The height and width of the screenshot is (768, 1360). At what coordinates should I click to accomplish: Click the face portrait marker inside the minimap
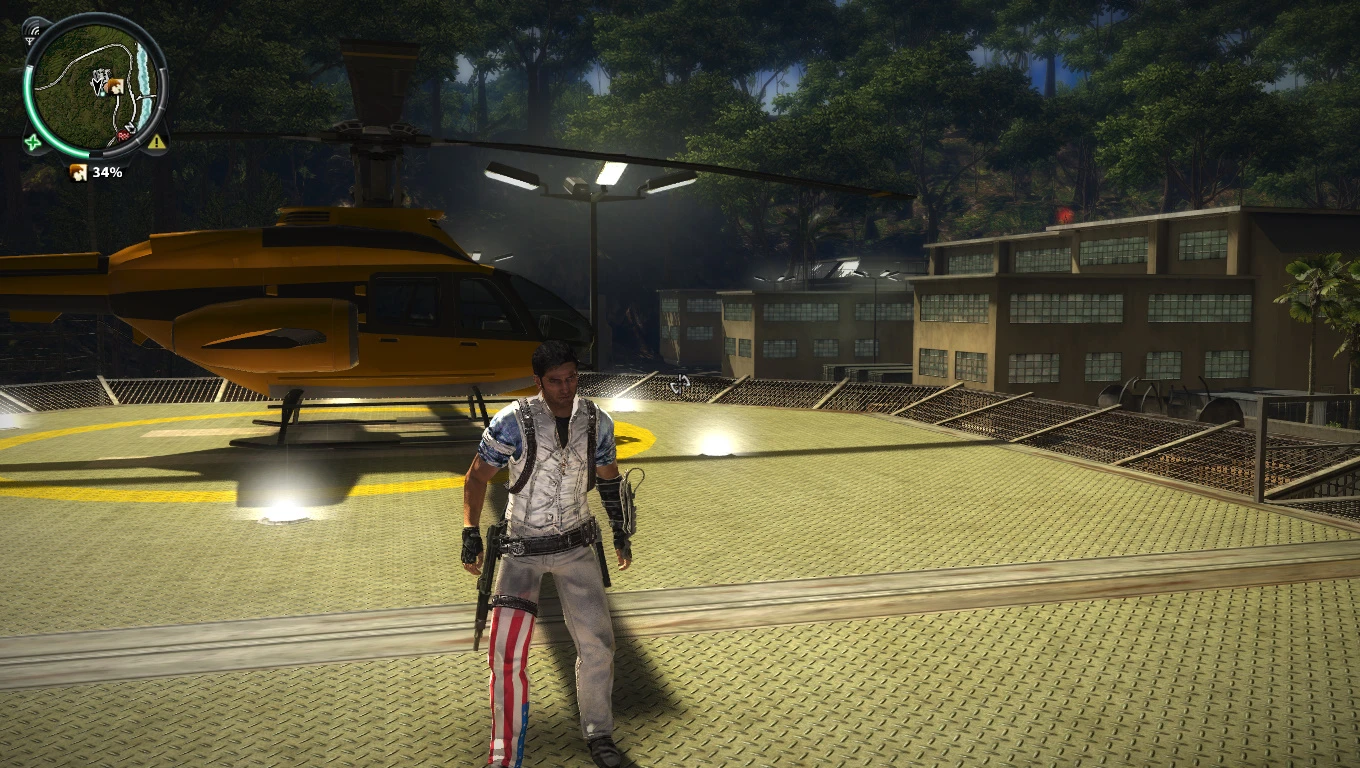click(115, 86)
